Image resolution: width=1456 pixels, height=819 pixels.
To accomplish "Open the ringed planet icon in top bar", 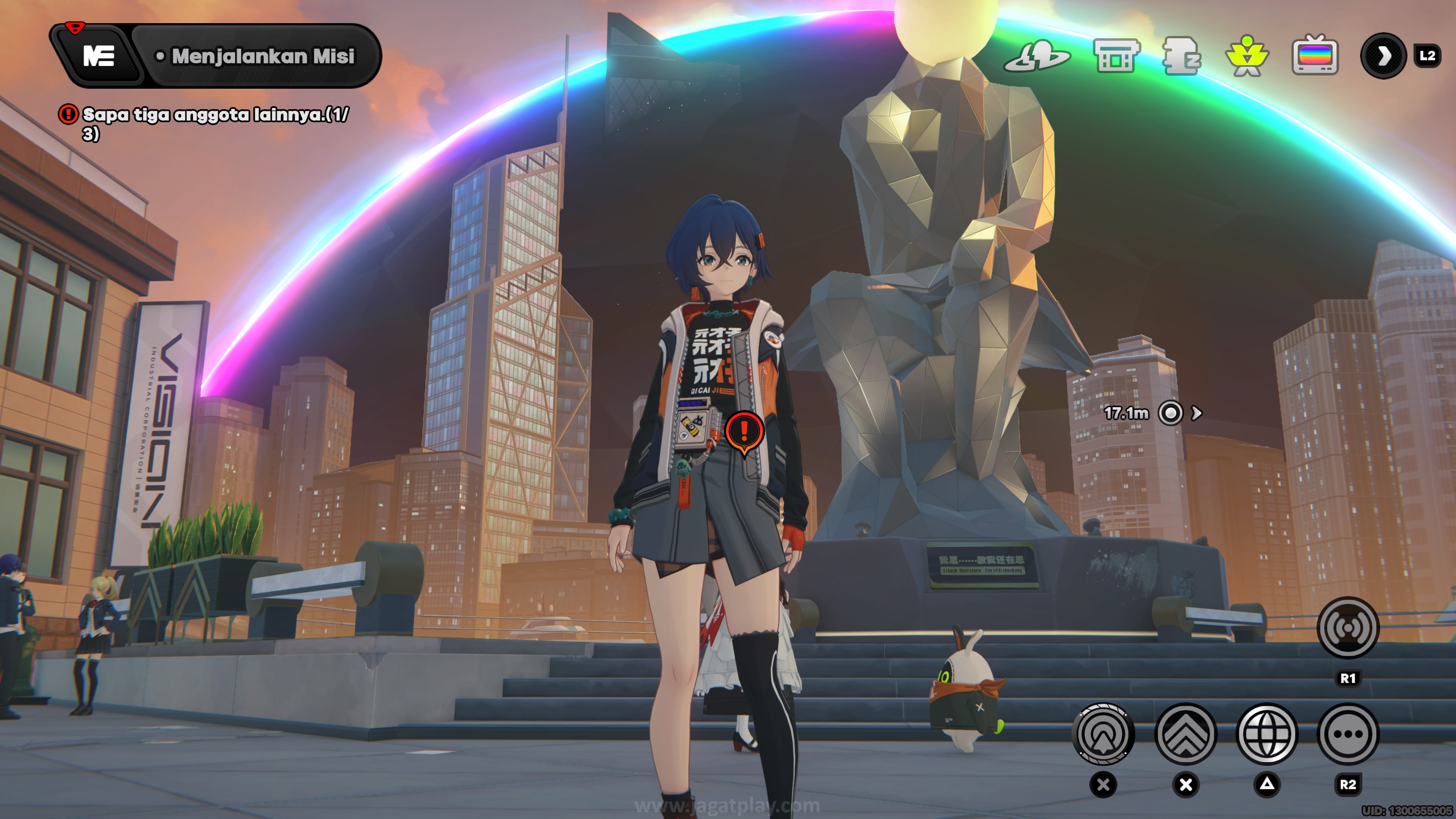I will pyautogui.click(x=1037, y=56).
